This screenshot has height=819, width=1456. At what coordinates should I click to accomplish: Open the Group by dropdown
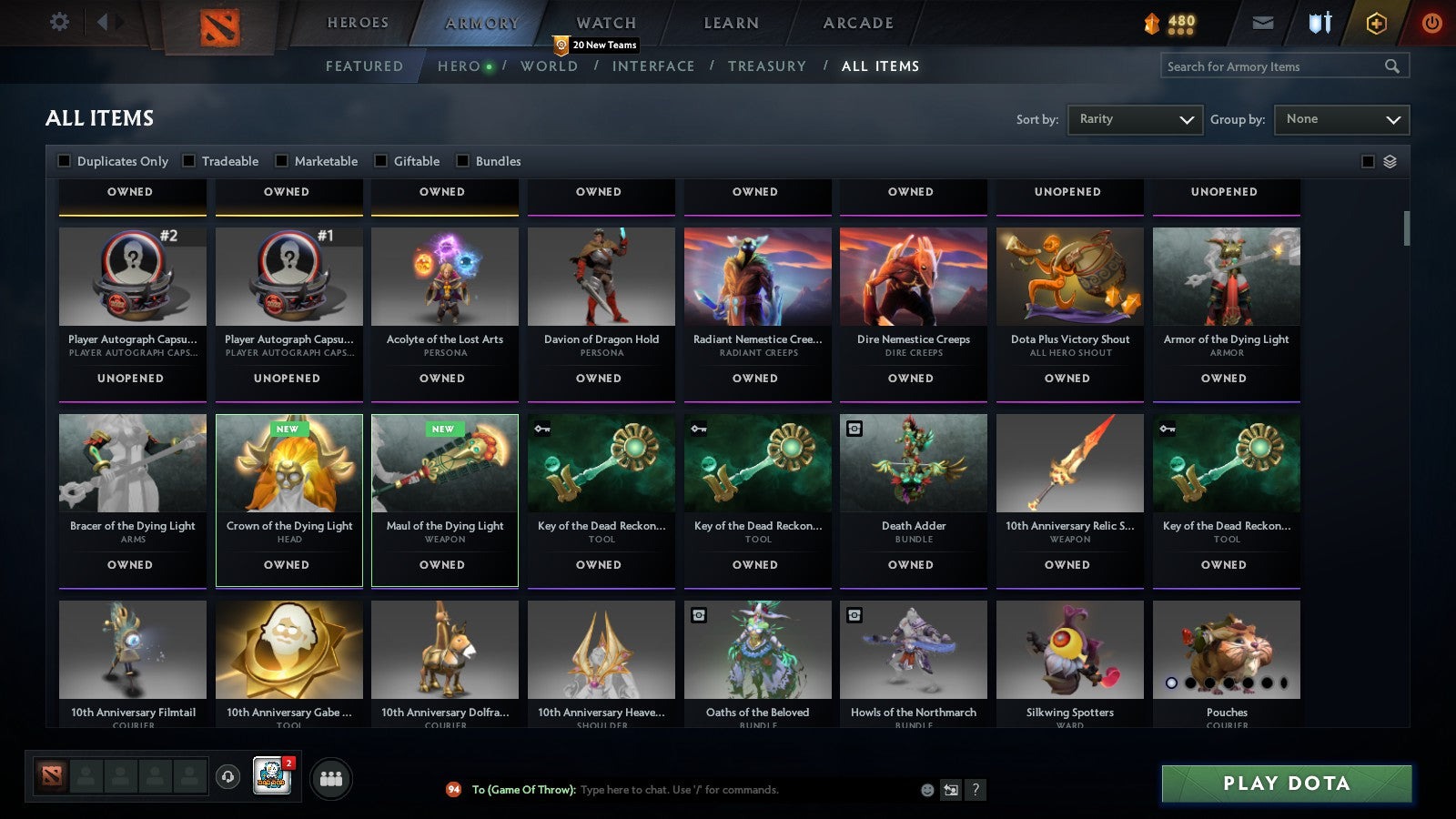1341,119
